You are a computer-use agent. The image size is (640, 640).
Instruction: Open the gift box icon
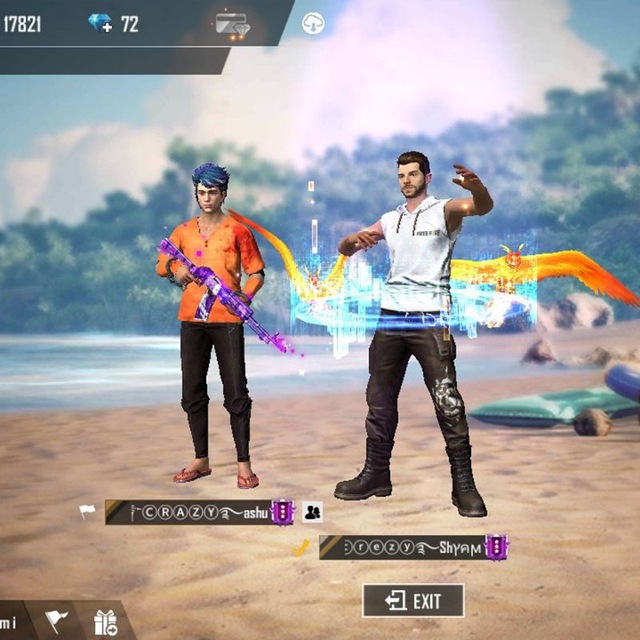pyautogui.click(x=105, y=622)
